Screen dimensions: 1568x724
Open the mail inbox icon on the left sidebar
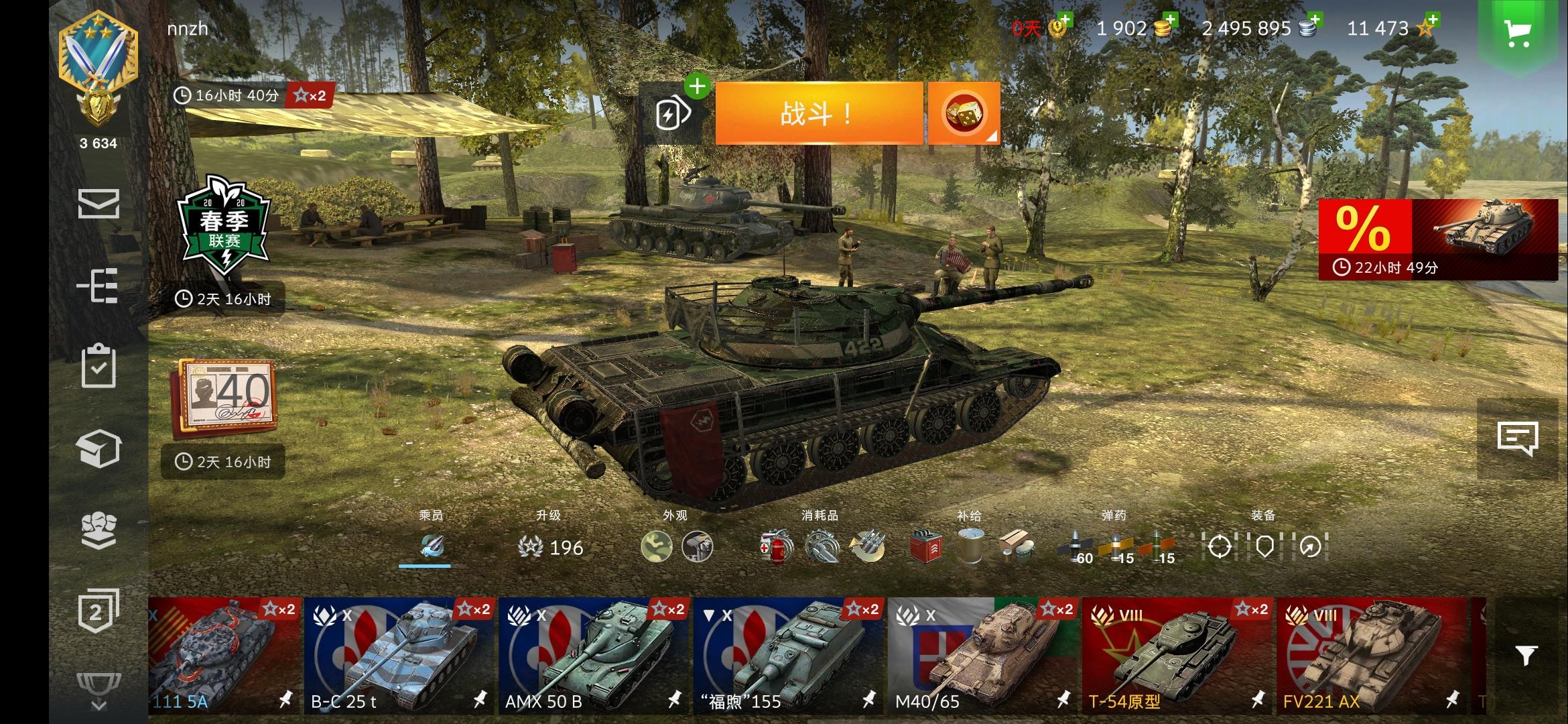click(x=99, y=203)
